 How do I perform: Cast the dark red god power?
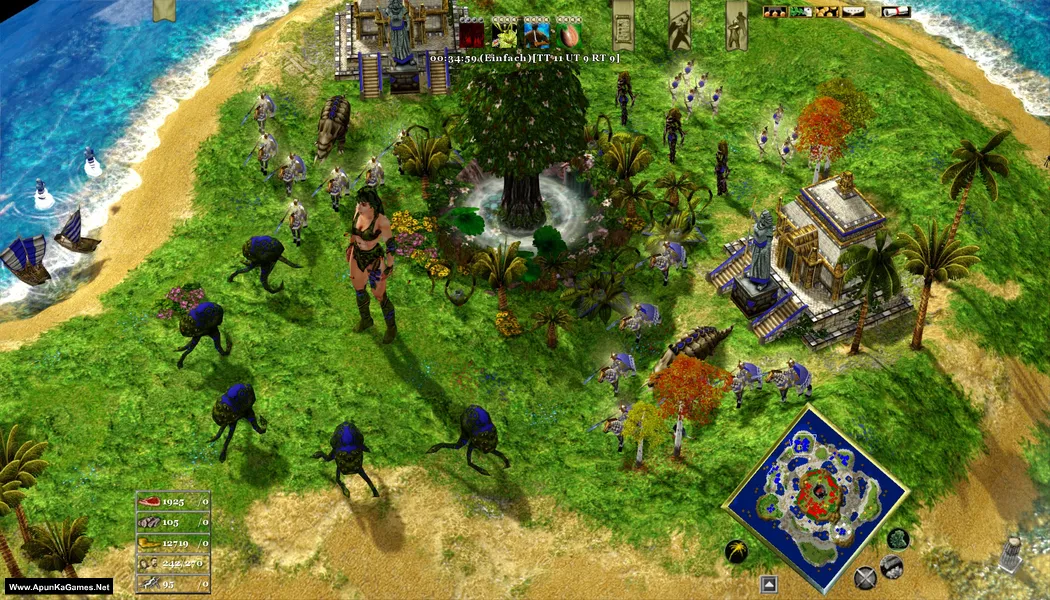click(x=472, y=33)
